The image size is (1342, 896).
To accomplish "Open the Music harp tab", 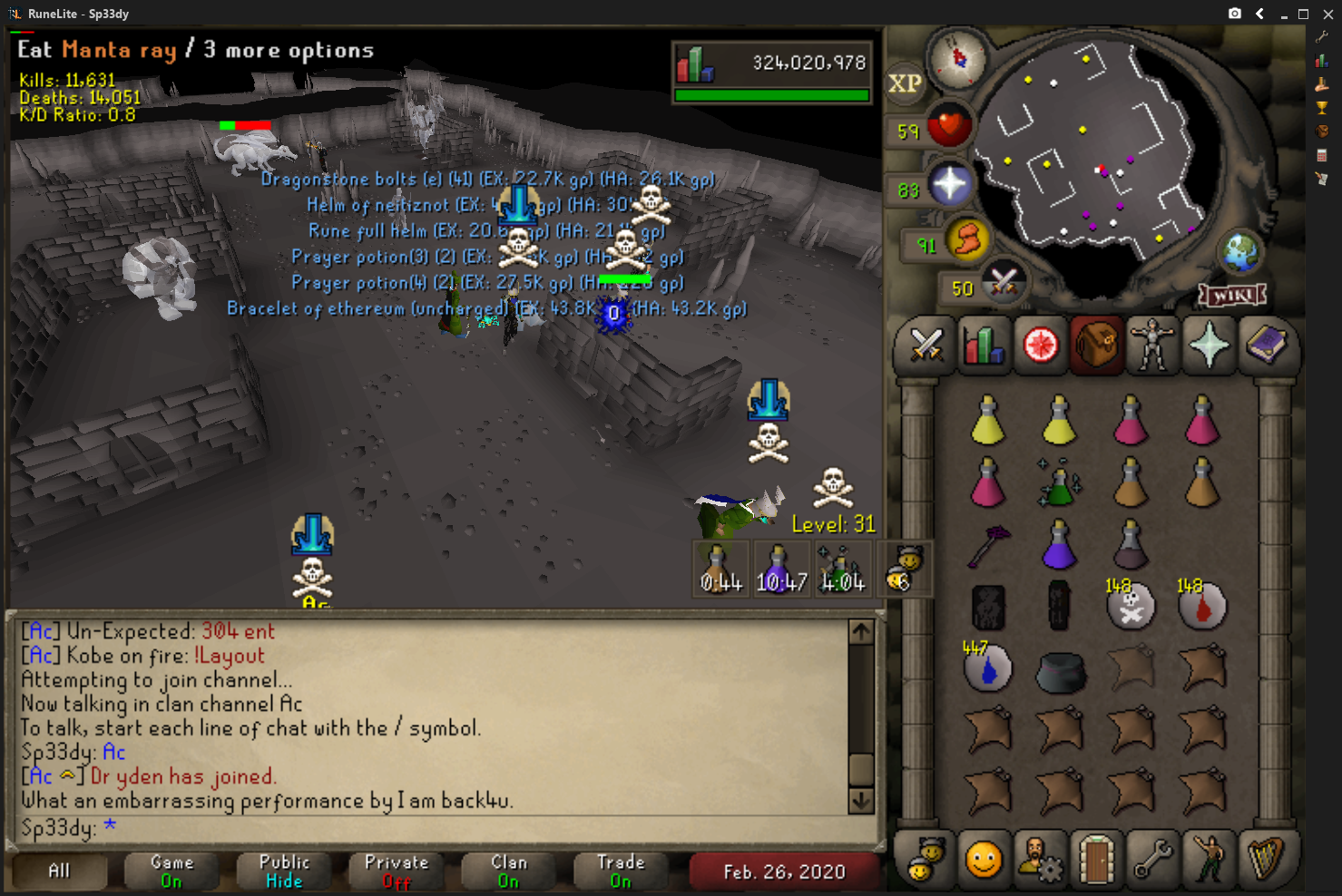I will point(1265,858).
